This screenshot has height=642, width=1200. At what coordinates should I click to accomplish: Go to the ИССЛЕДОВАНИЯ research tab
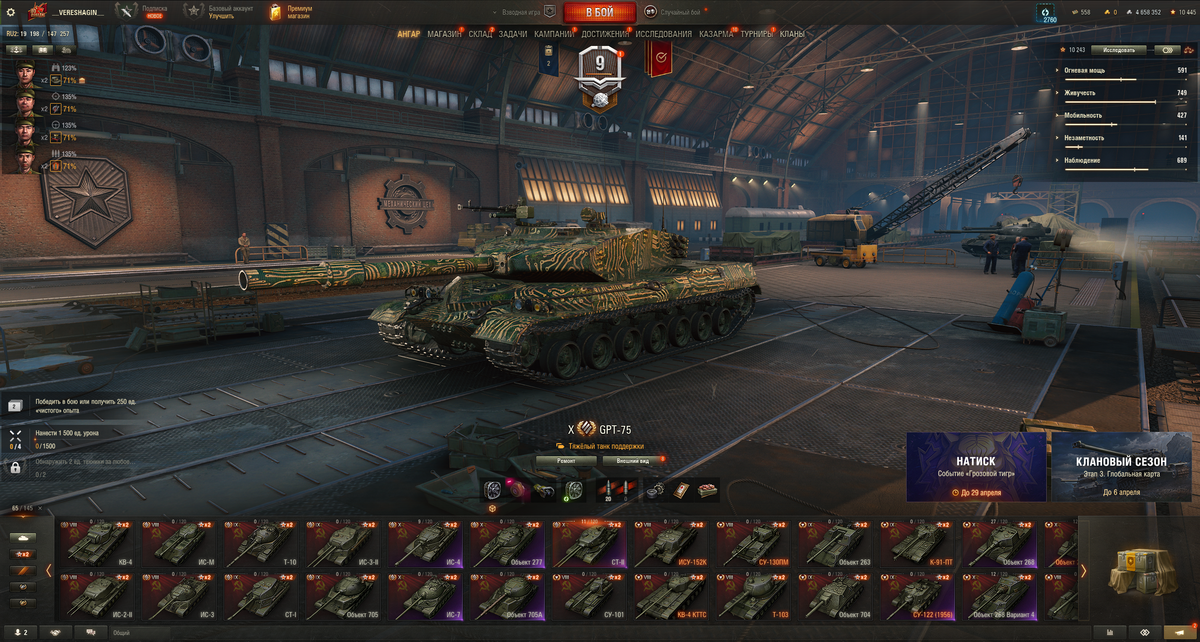coord(663,34)
